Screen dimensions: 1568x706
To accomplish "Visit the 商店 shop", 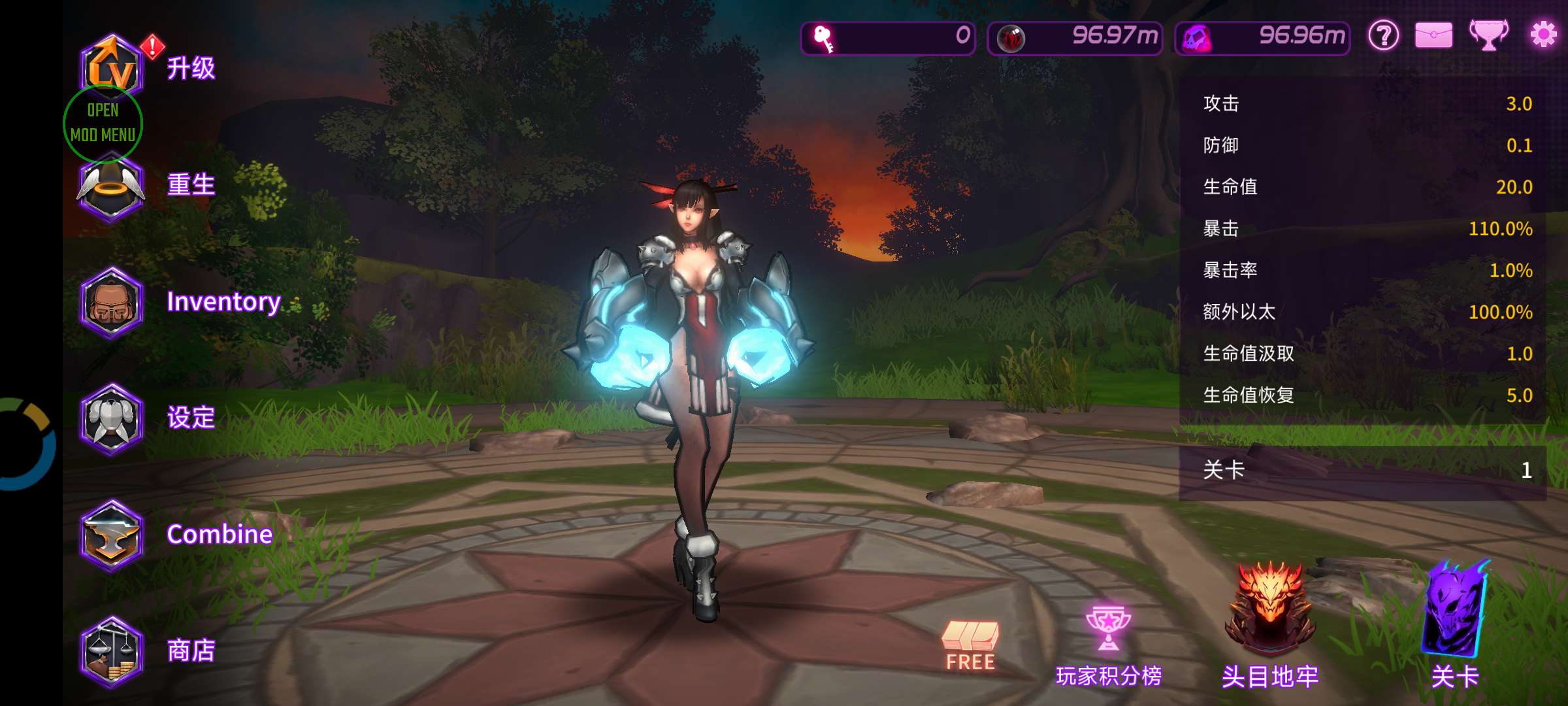I will tap(112, 651).
